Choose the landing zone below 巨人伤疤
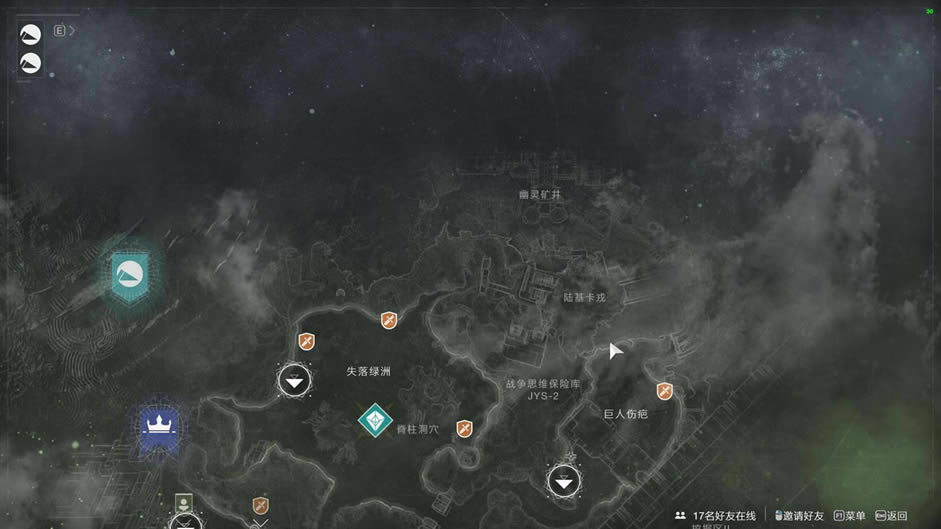This screenshot has width=941, height=529. point(564,481)
